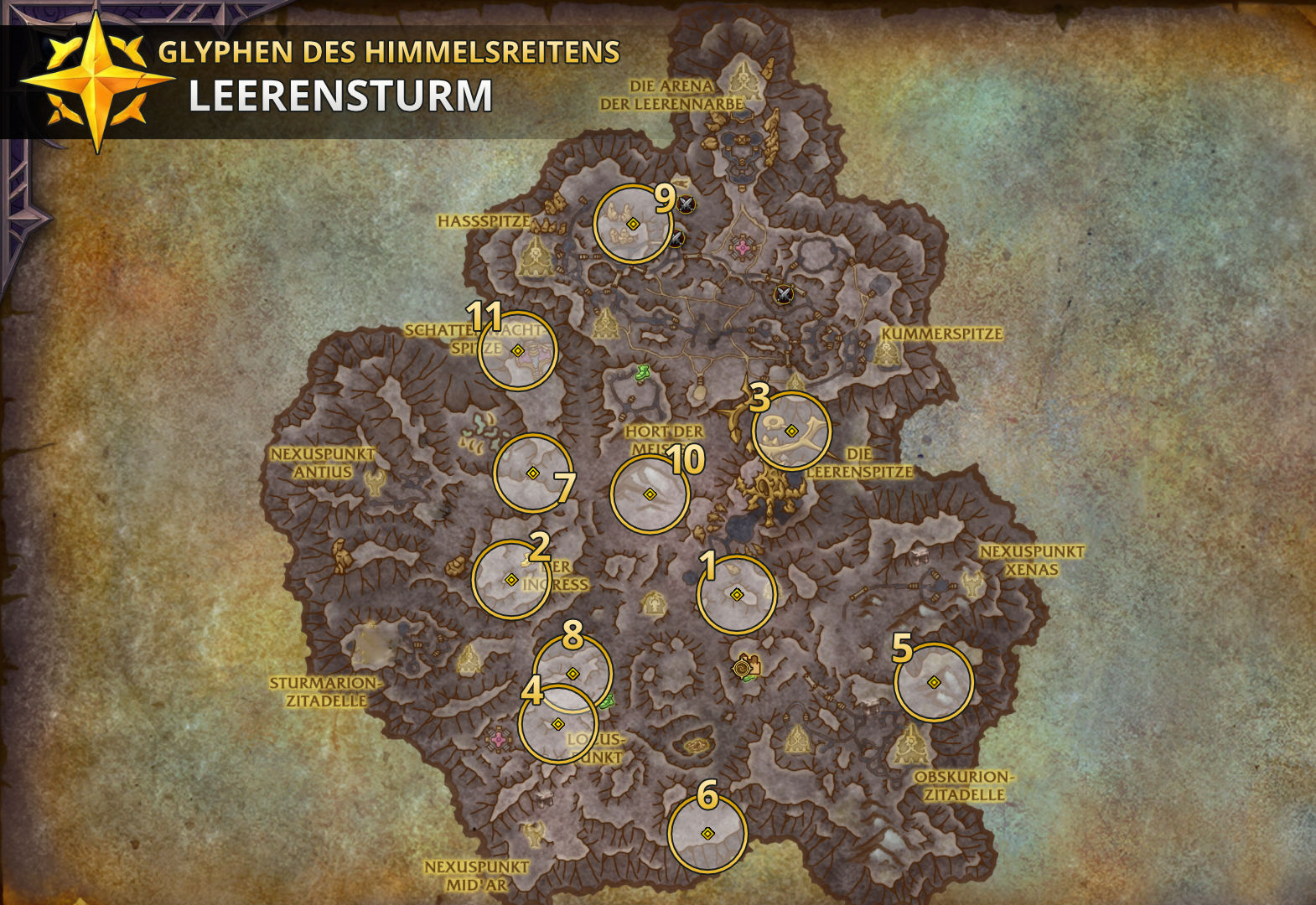Click the green goblin figure near circle 4
This screenshot has height=905, width=1316.
tap(607, 702)
